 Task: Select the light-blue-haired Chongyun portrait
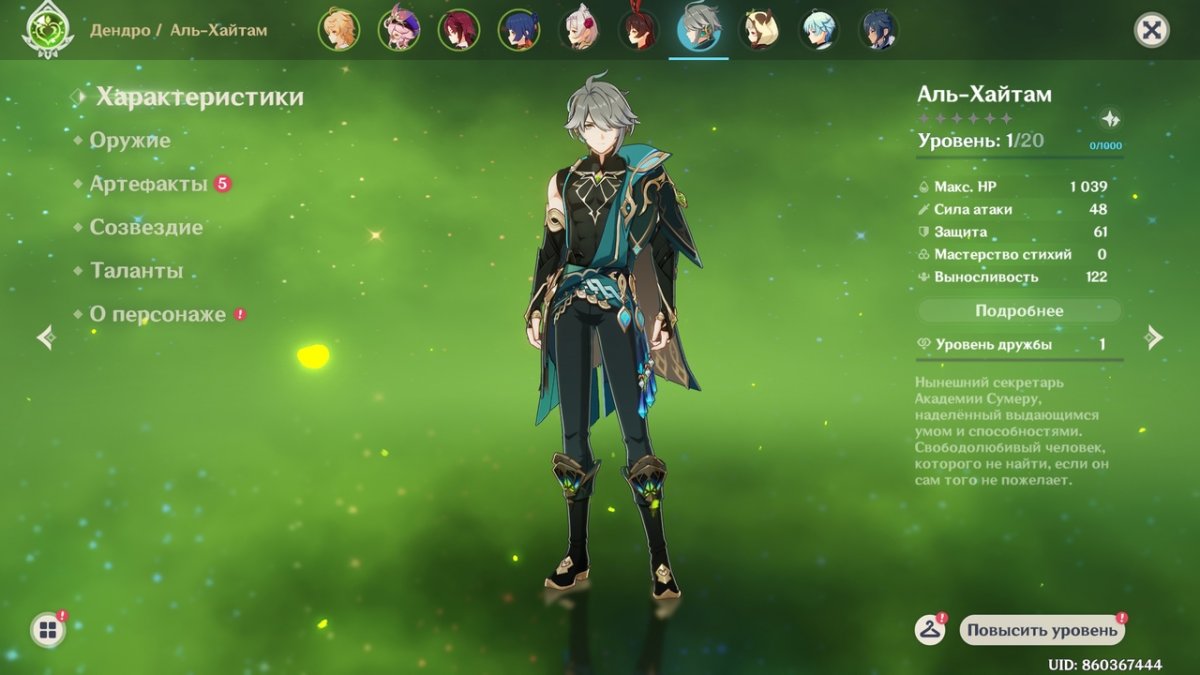click(819, 30)
